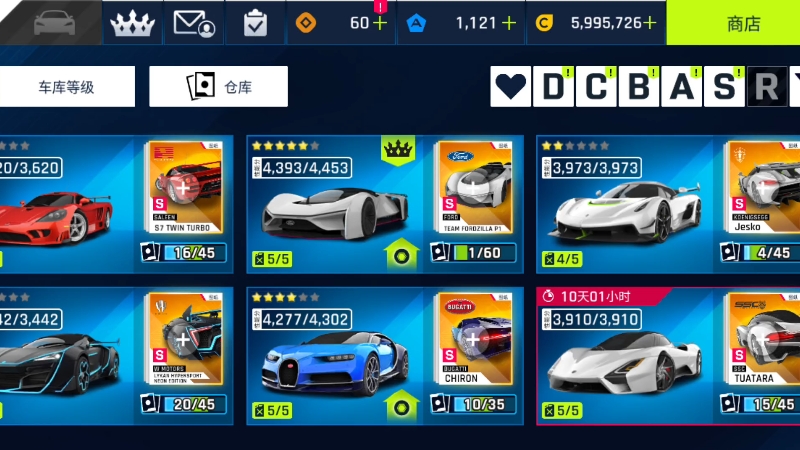The image size is (800, 450).
Task: Add more orange tokens with plus
Action: pyautogui.click(x=380, y=23)
